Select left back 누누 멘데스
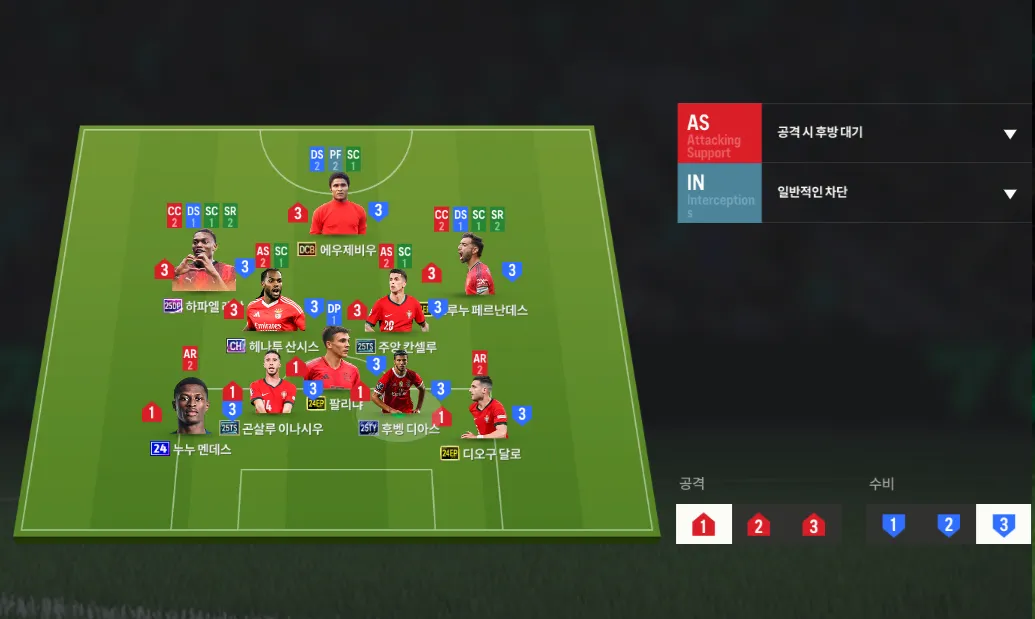Viewport: 1035px width, 619px height. [x=191, y=407]
